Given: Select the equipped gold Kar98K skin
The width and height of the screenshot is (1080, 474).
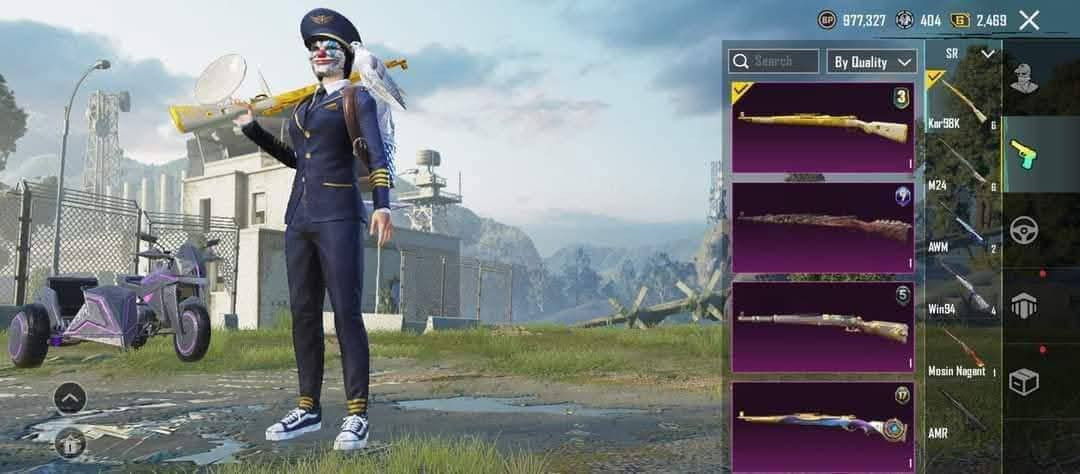Looking at the screenshot, I should click(x=825, y=127).
